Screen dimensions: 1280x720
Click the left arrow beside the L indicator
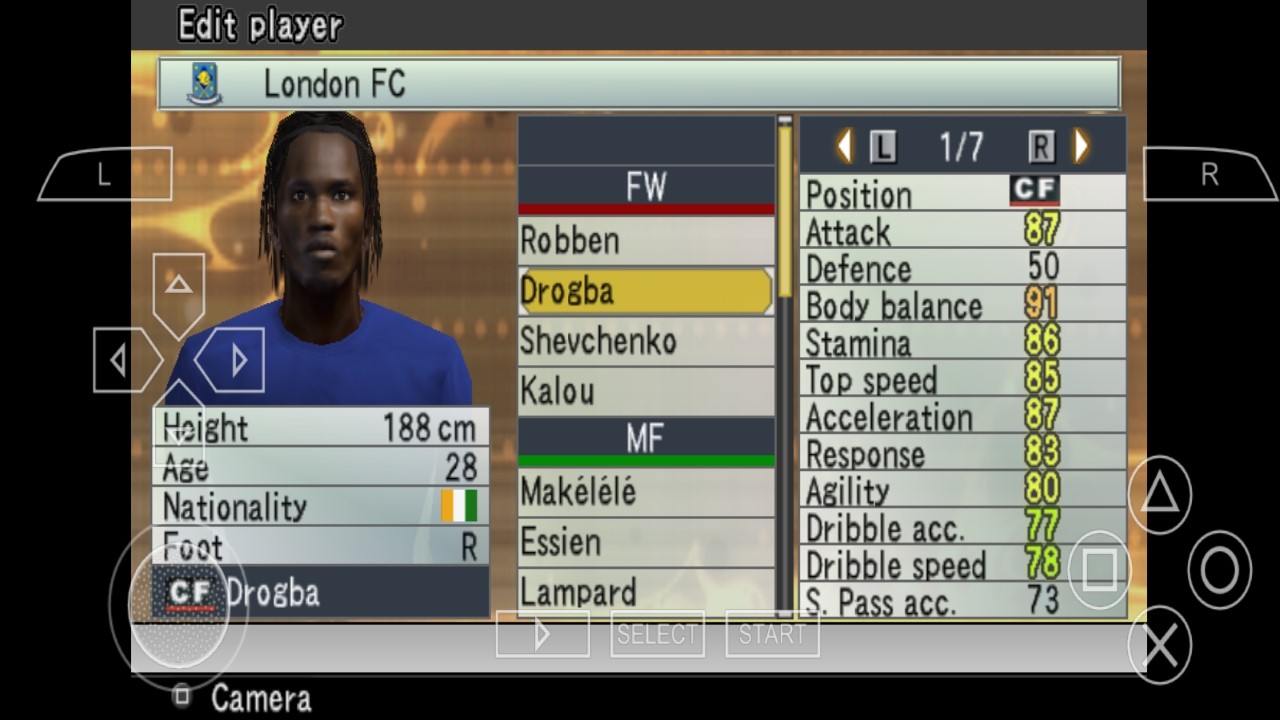(x=845, y=145)
